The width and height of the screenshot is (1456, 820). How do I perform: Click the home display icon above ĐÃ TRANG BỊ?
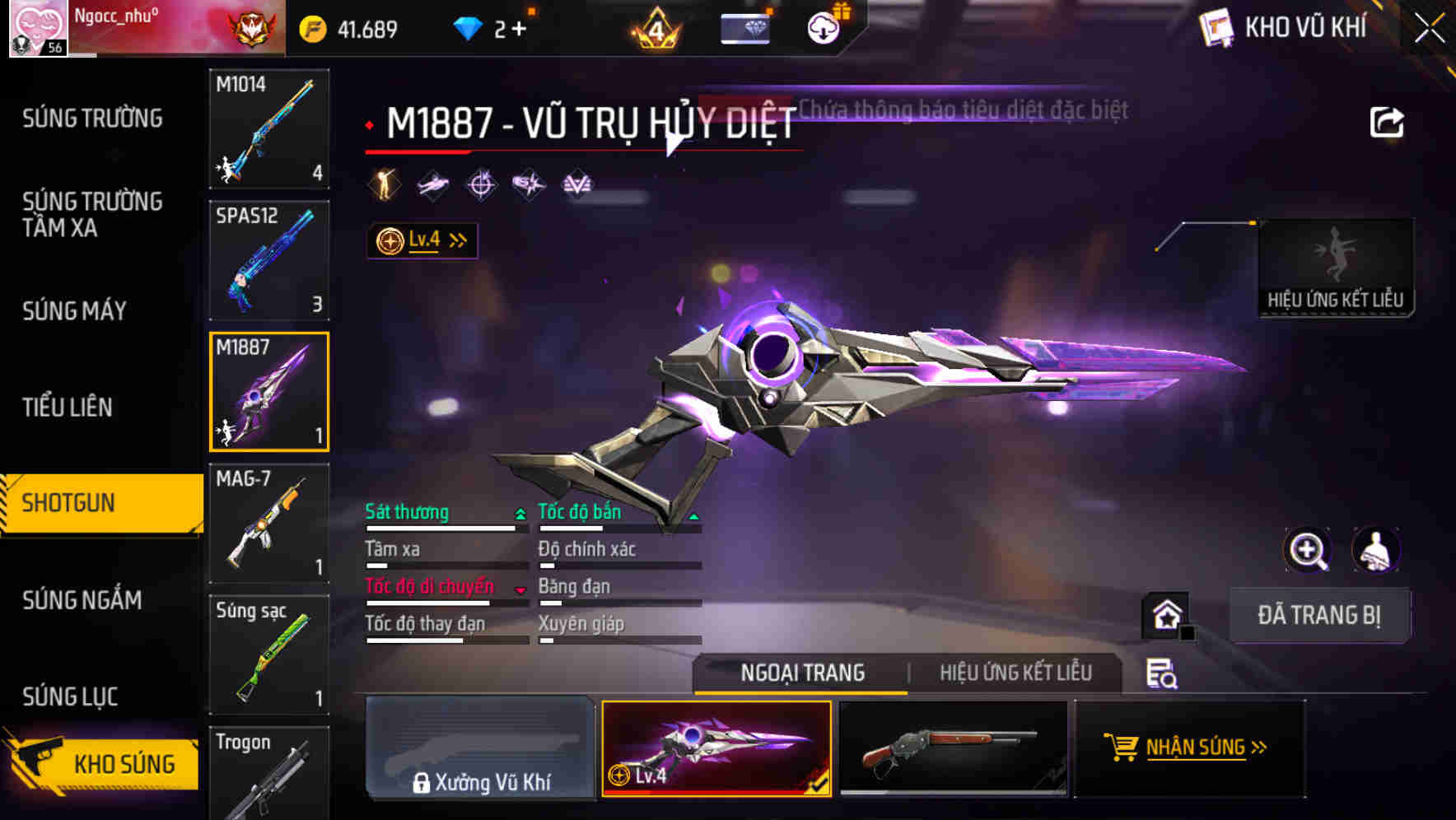[1164, 615]
